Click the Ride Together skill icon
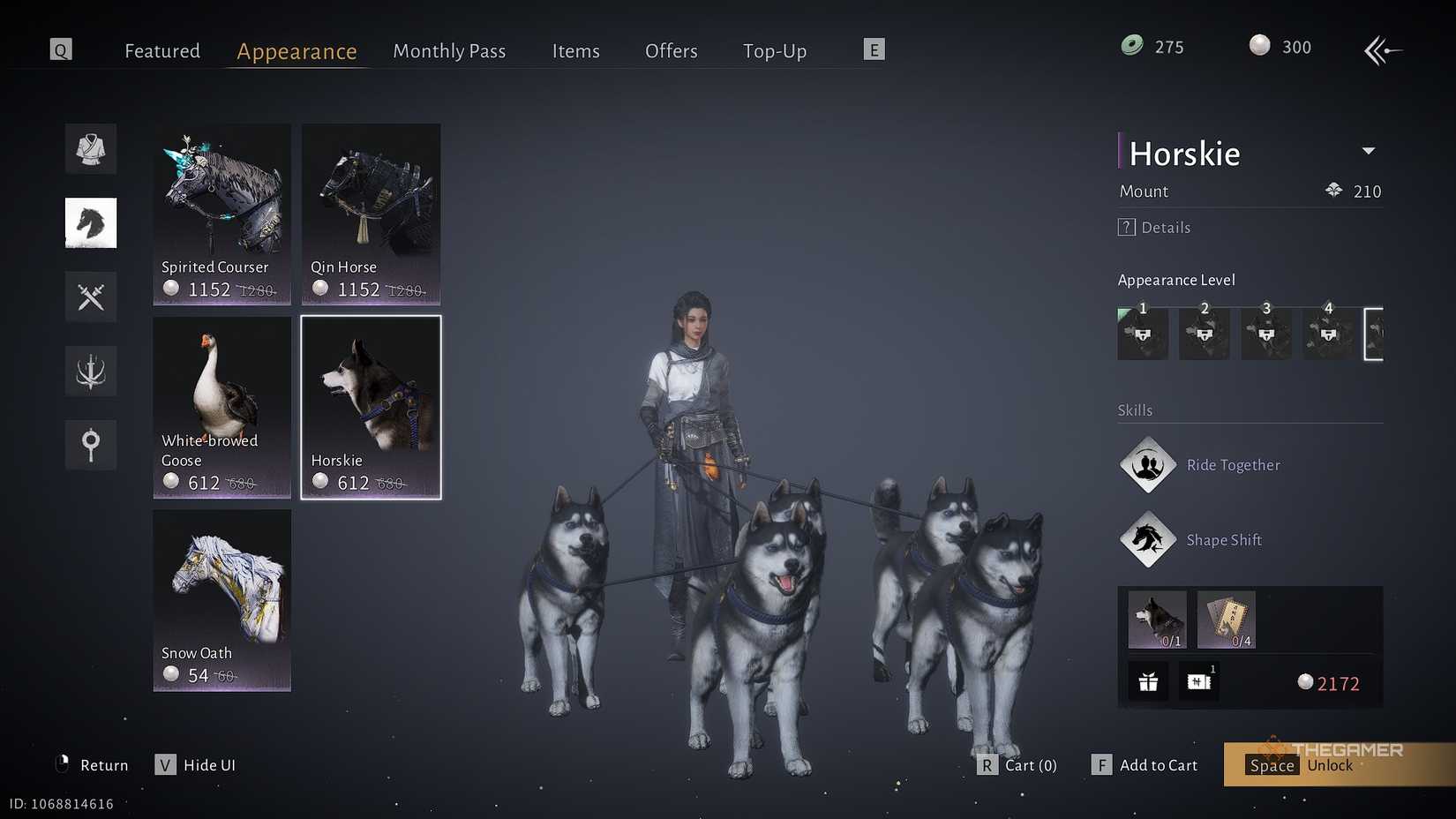The image size is (1456, 819). (1147, 465)
